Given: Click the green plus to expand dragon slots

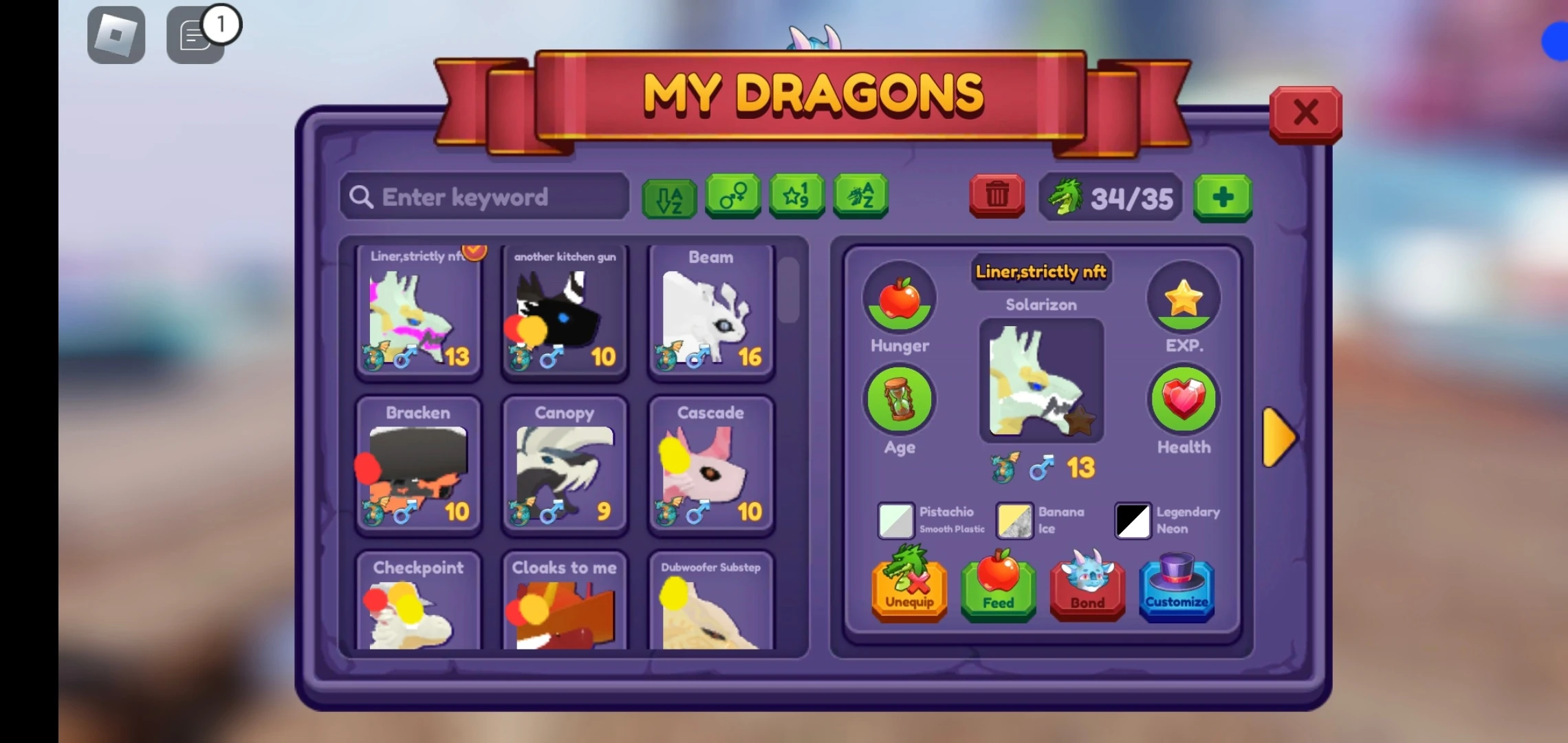Looking at the screenshot, I should pyautogui.click(x=1223, y=197).
